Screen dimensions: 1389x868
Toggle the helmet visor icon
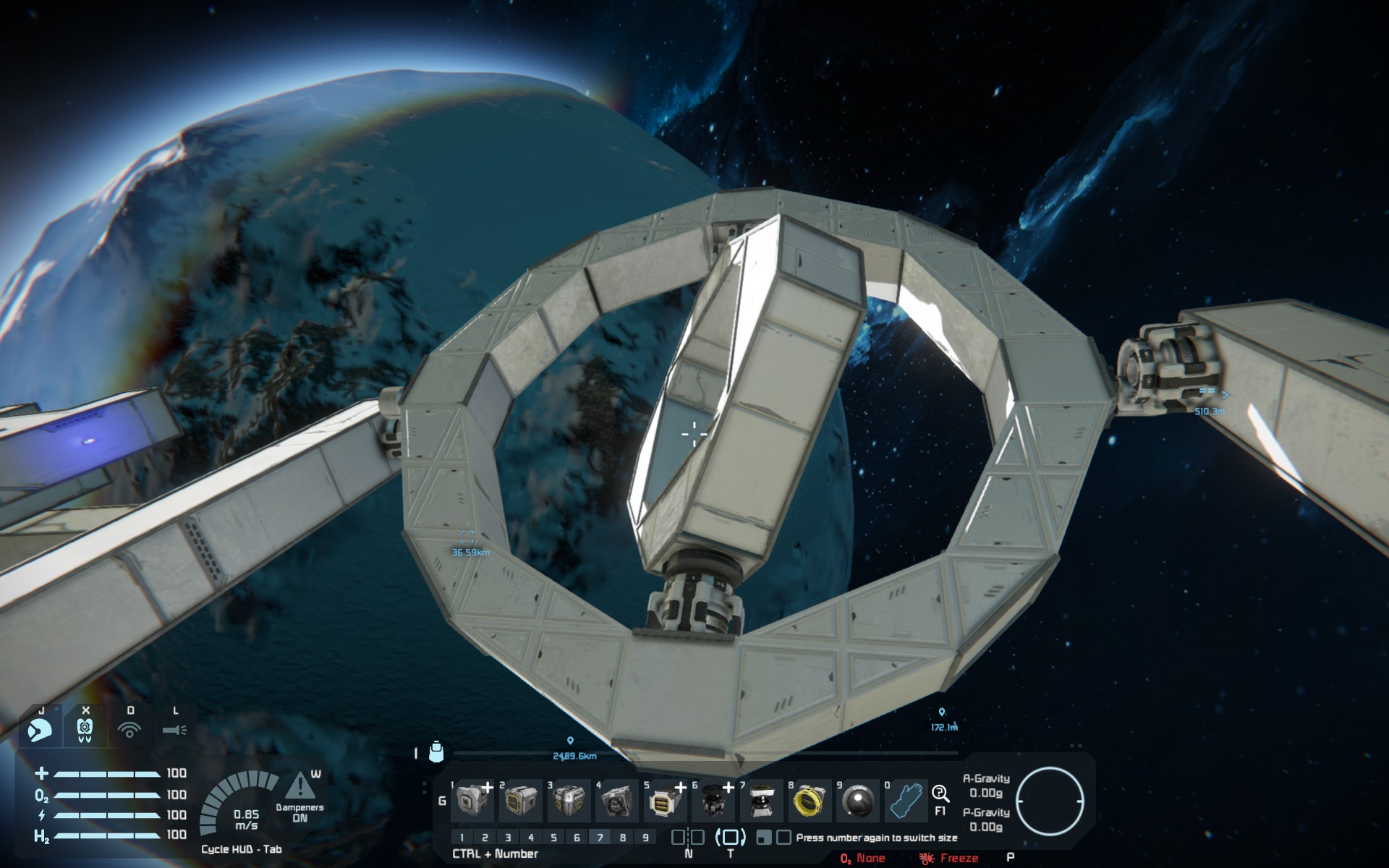[x=41, y=730]
